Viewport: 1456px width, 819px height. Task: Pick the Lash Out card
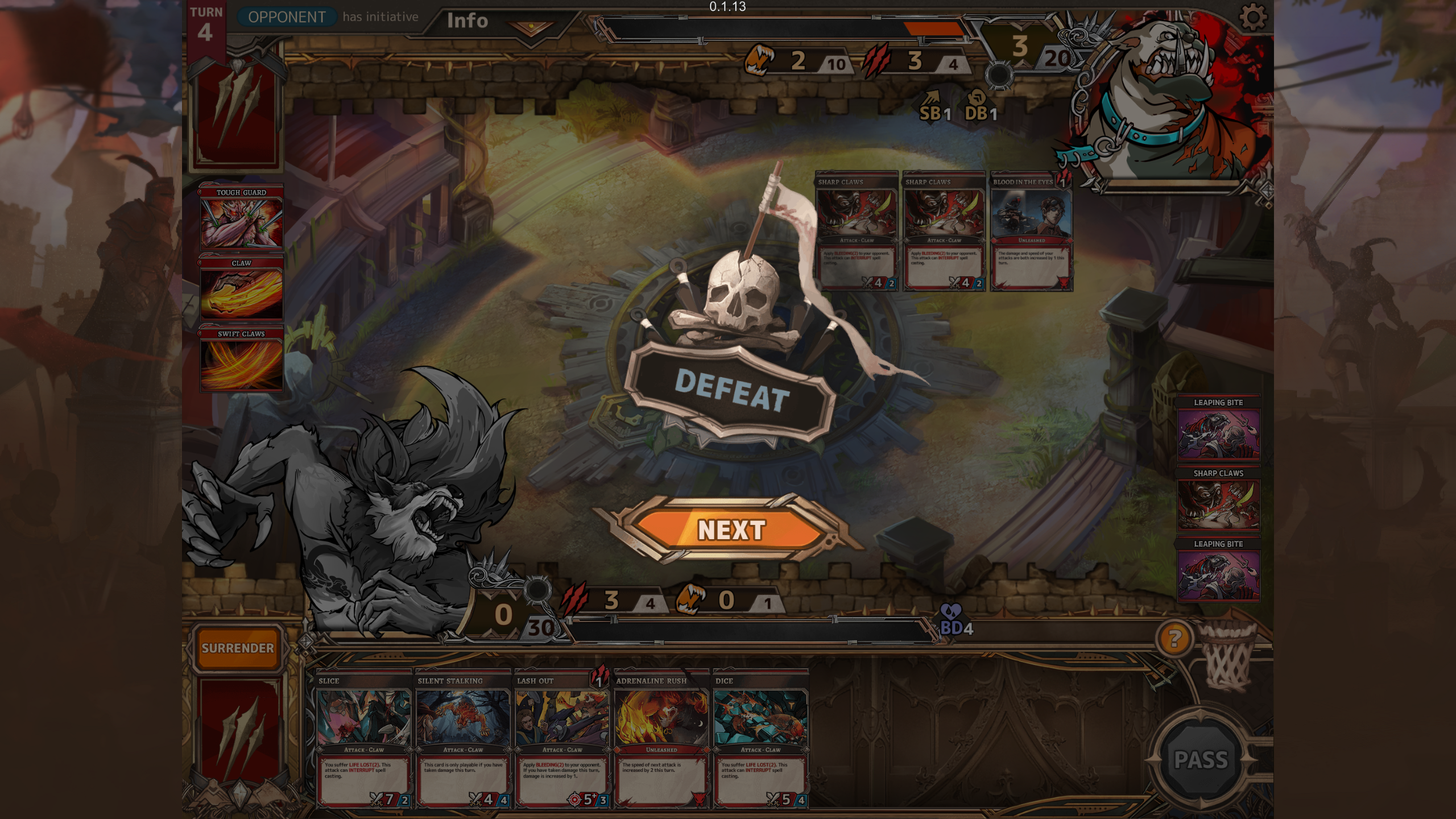coord(562,738)
